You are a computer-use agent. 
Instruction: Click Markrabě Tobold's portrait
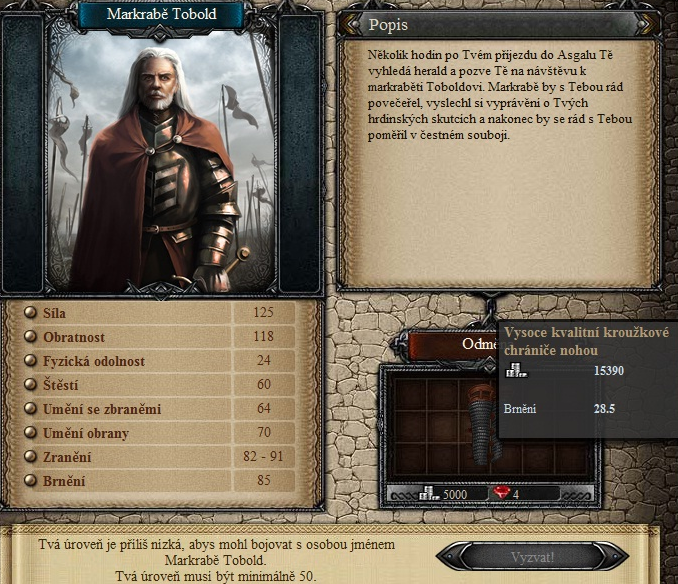point(162,160)
